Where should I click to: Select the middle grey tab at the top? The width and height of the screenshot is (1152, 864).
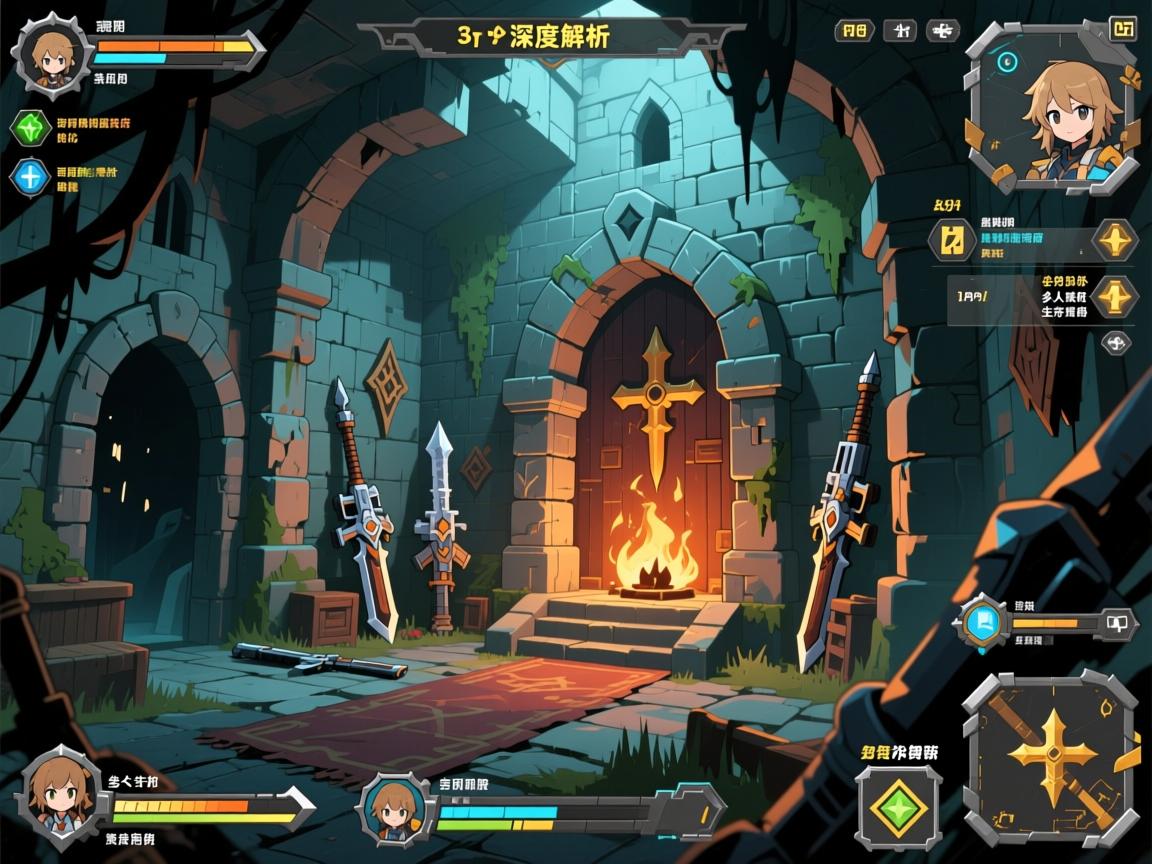click(x=899, y=31)
